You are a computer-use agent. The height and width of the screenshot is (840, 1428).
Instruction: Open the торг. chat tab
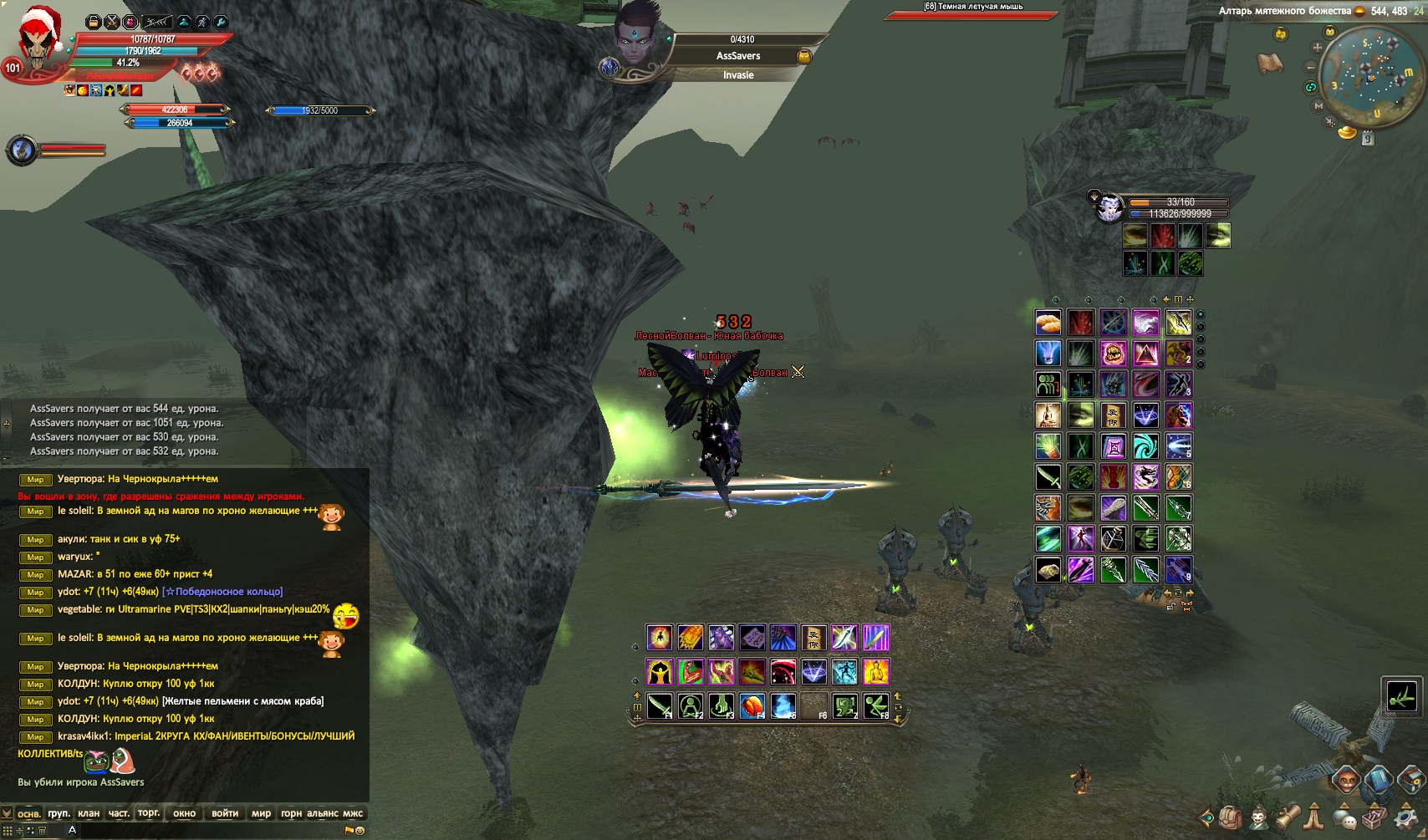[149, 813]
